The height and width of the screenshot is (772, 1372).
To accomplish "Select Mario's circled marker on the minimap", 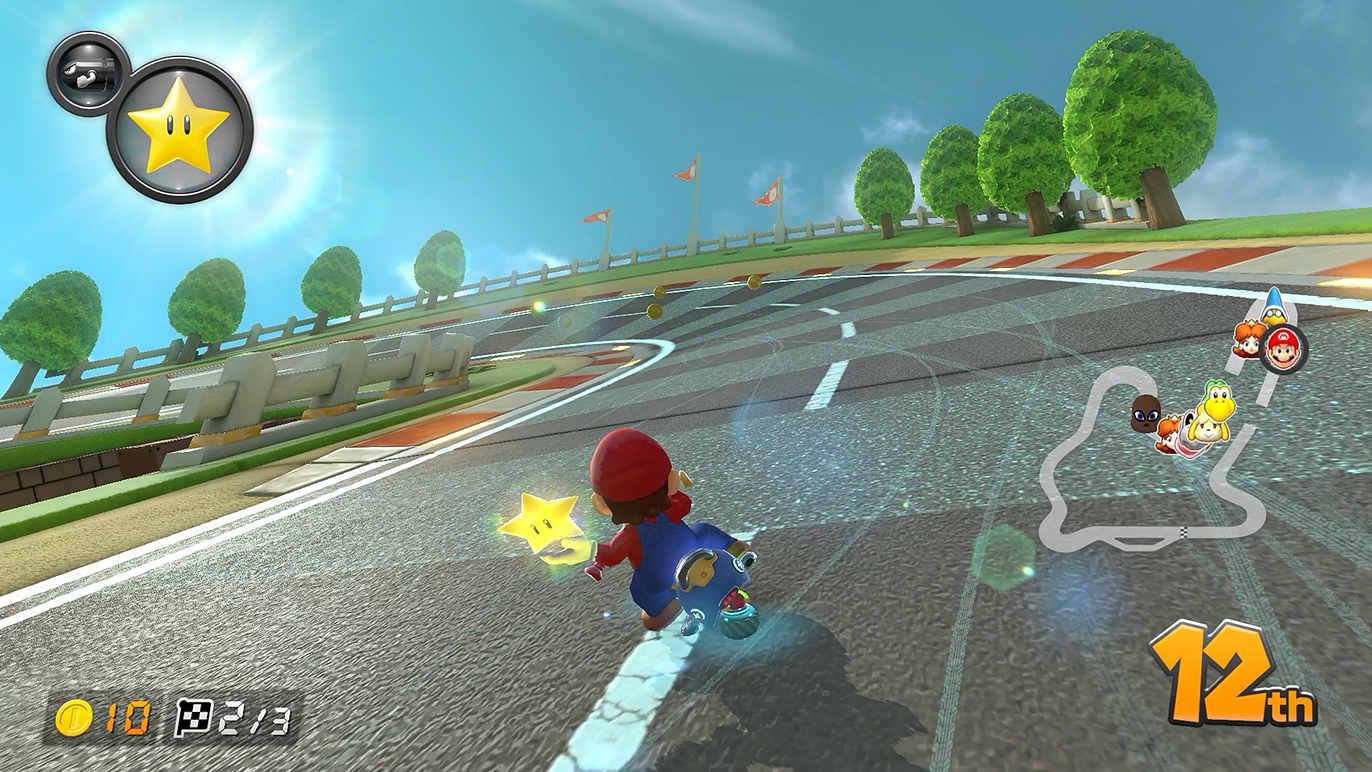I will 1283,349.
